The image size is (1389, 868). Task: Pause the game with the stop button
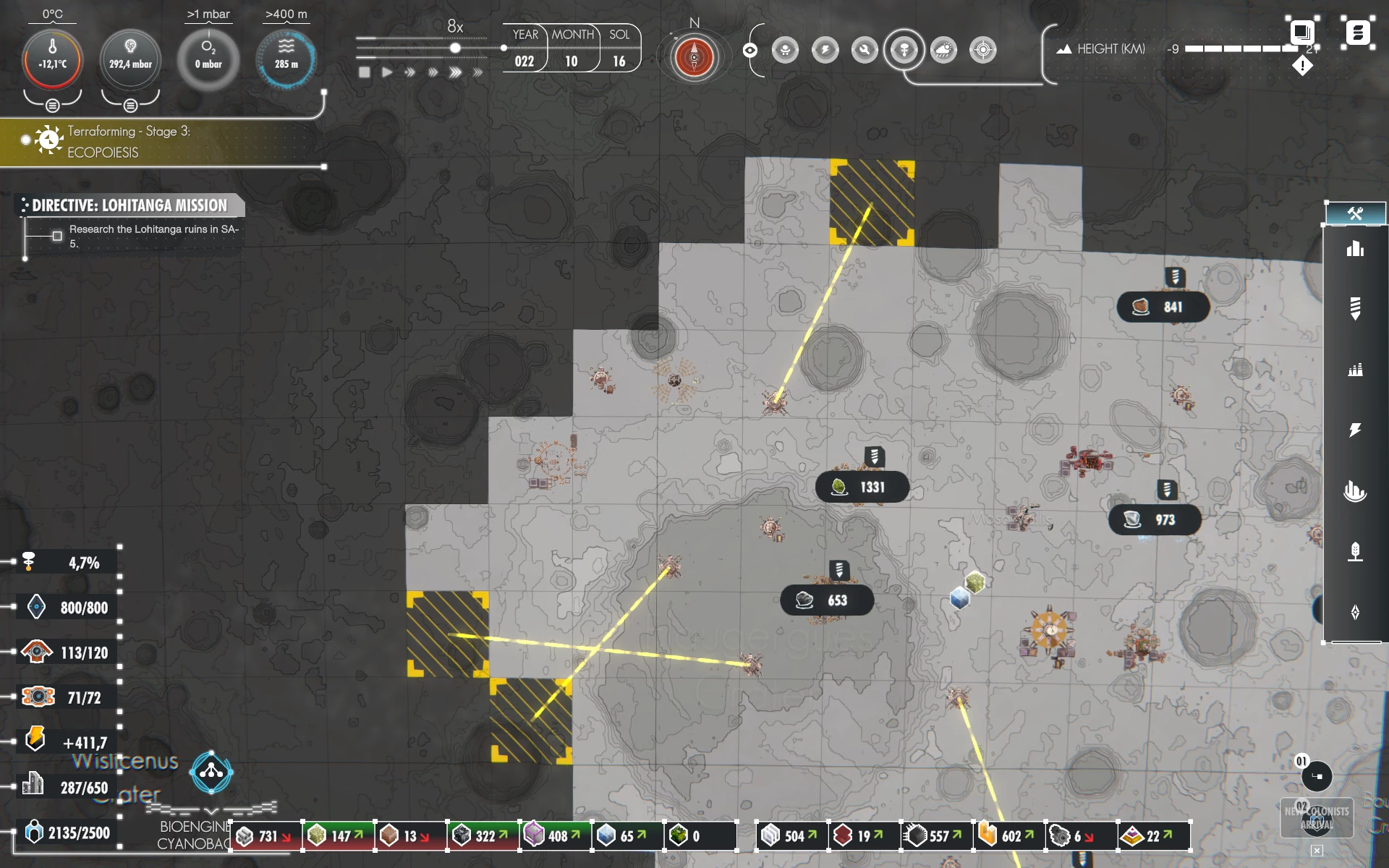click(365, 72)
